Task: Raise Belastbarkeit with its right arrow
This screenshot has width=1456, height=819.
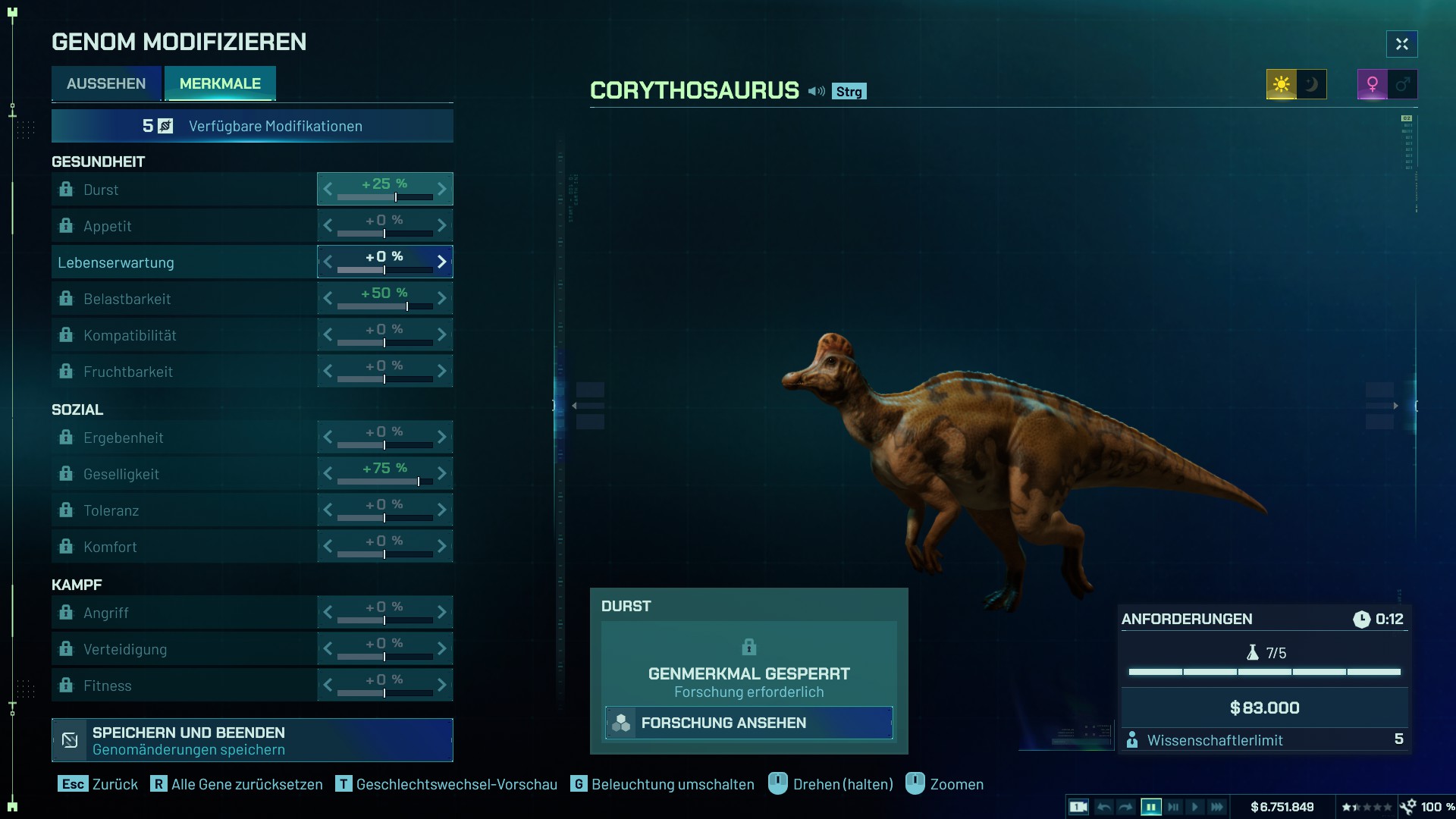Action: (442, 298)
